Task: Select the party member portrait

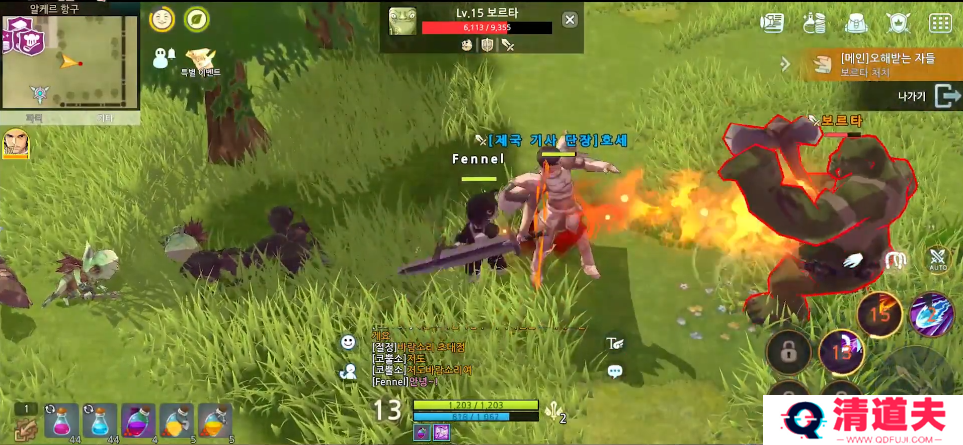Action: (x=16, y=143)
